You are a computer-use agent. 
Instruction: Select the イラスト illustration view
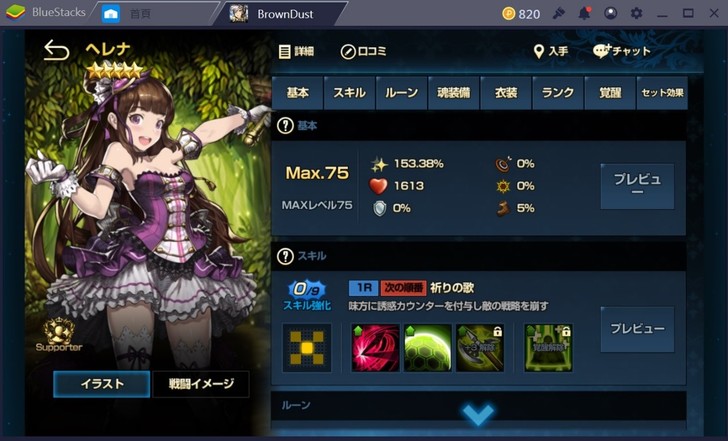[x=101, y=384]
